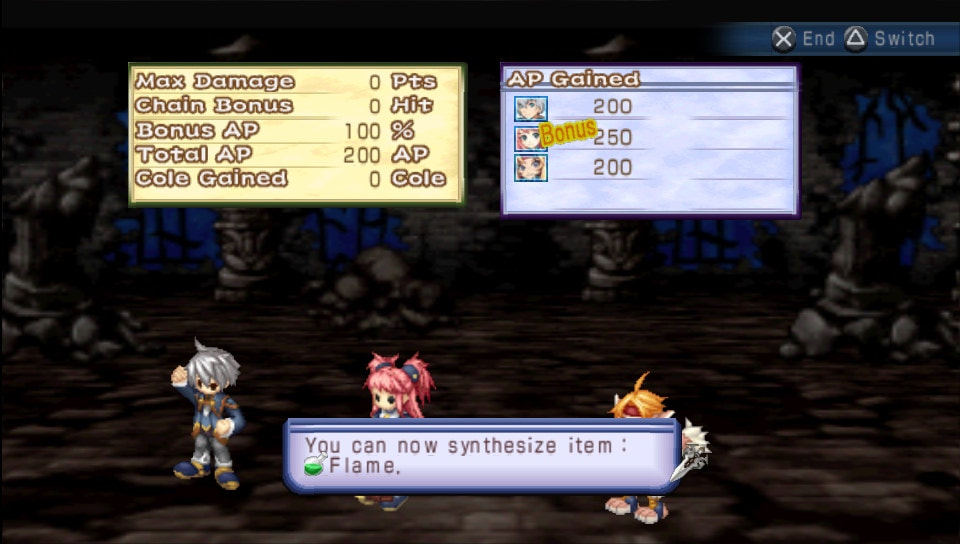Select the orange-haired character portrait

[530, 168]
